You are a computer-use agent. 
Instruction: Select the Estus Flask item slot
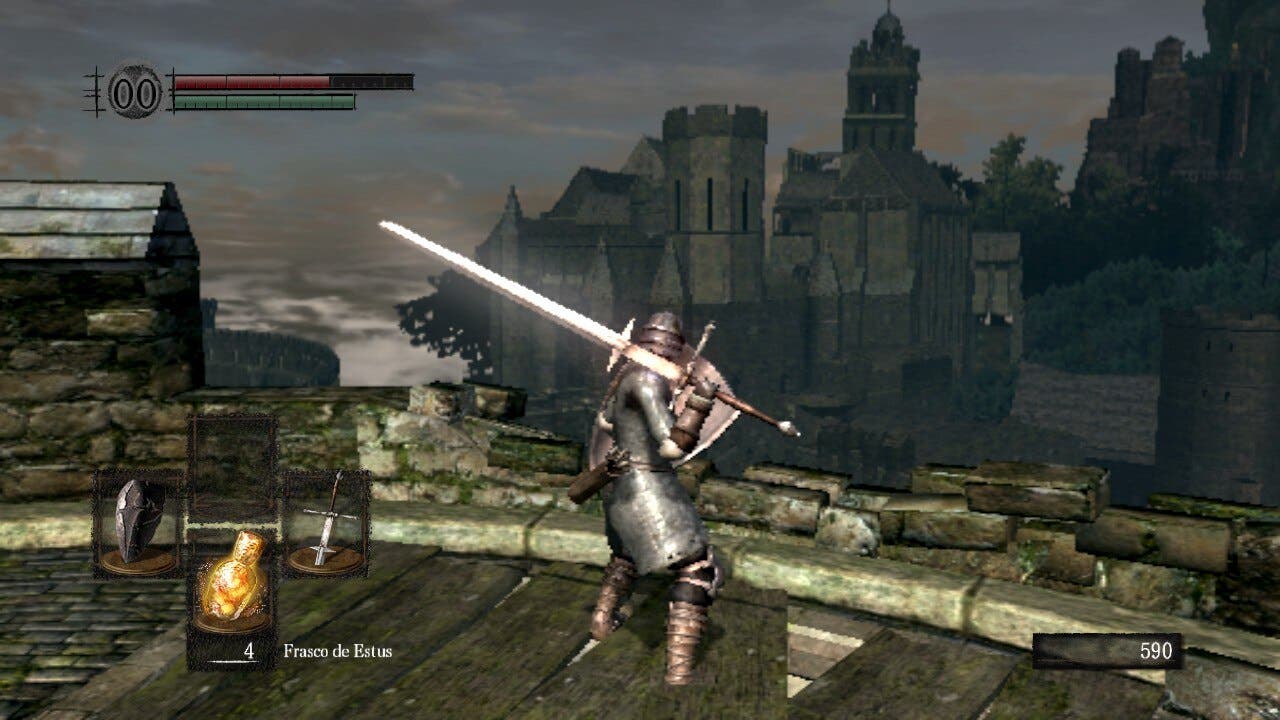pos(232,583)
